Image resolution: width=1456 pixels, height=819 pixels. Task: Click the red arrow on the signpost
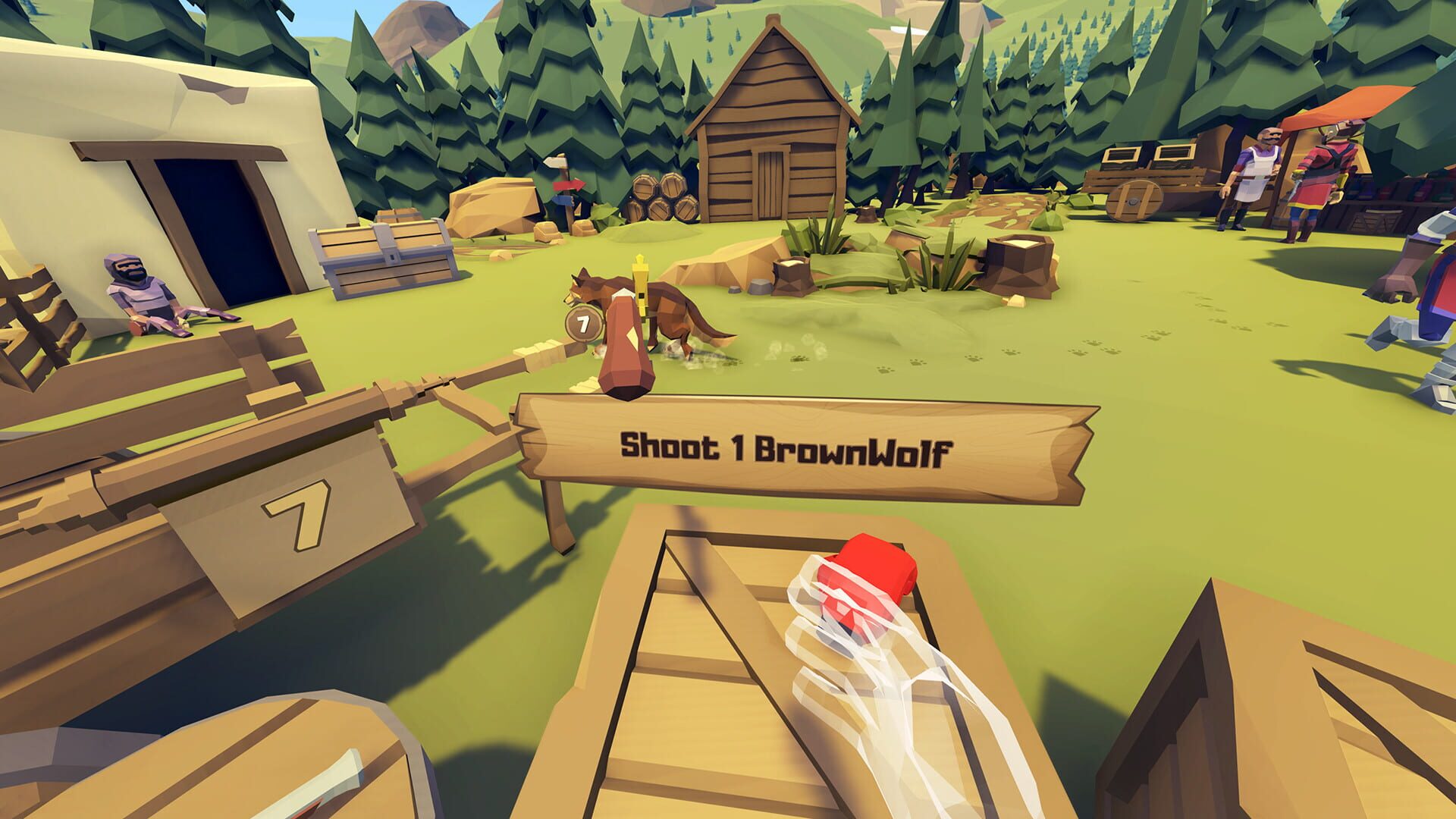point(569,185)
